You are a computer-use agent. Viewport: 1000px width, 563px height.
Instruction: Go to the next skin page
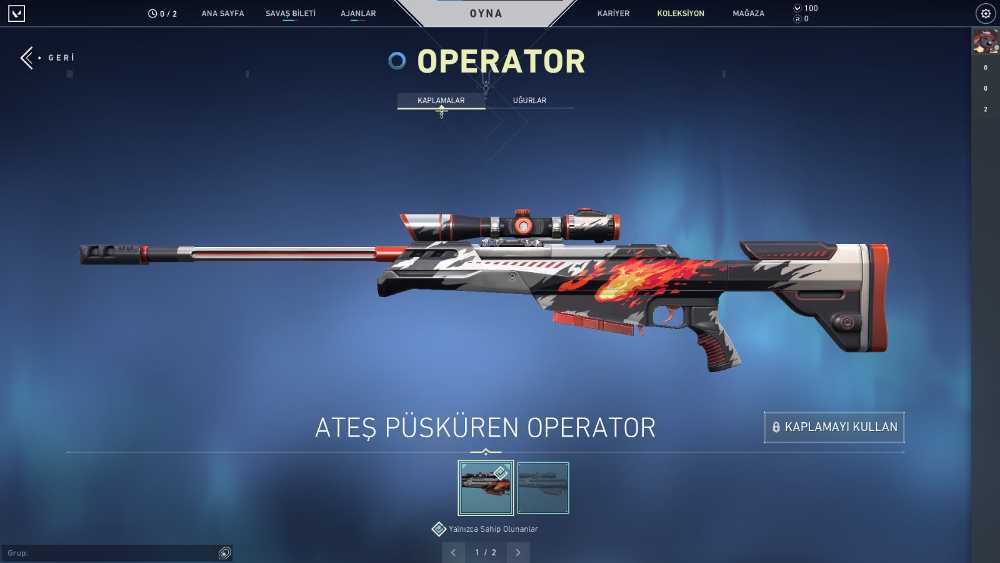[x=518, y=552]
